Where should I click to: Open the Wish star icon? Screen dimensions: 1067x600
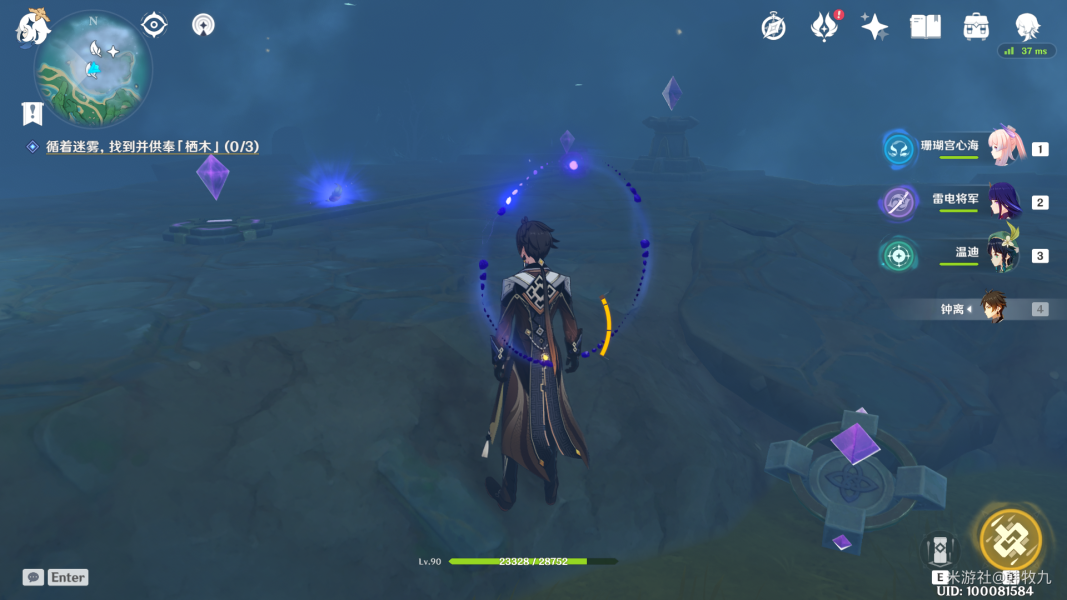coord(875,27)
